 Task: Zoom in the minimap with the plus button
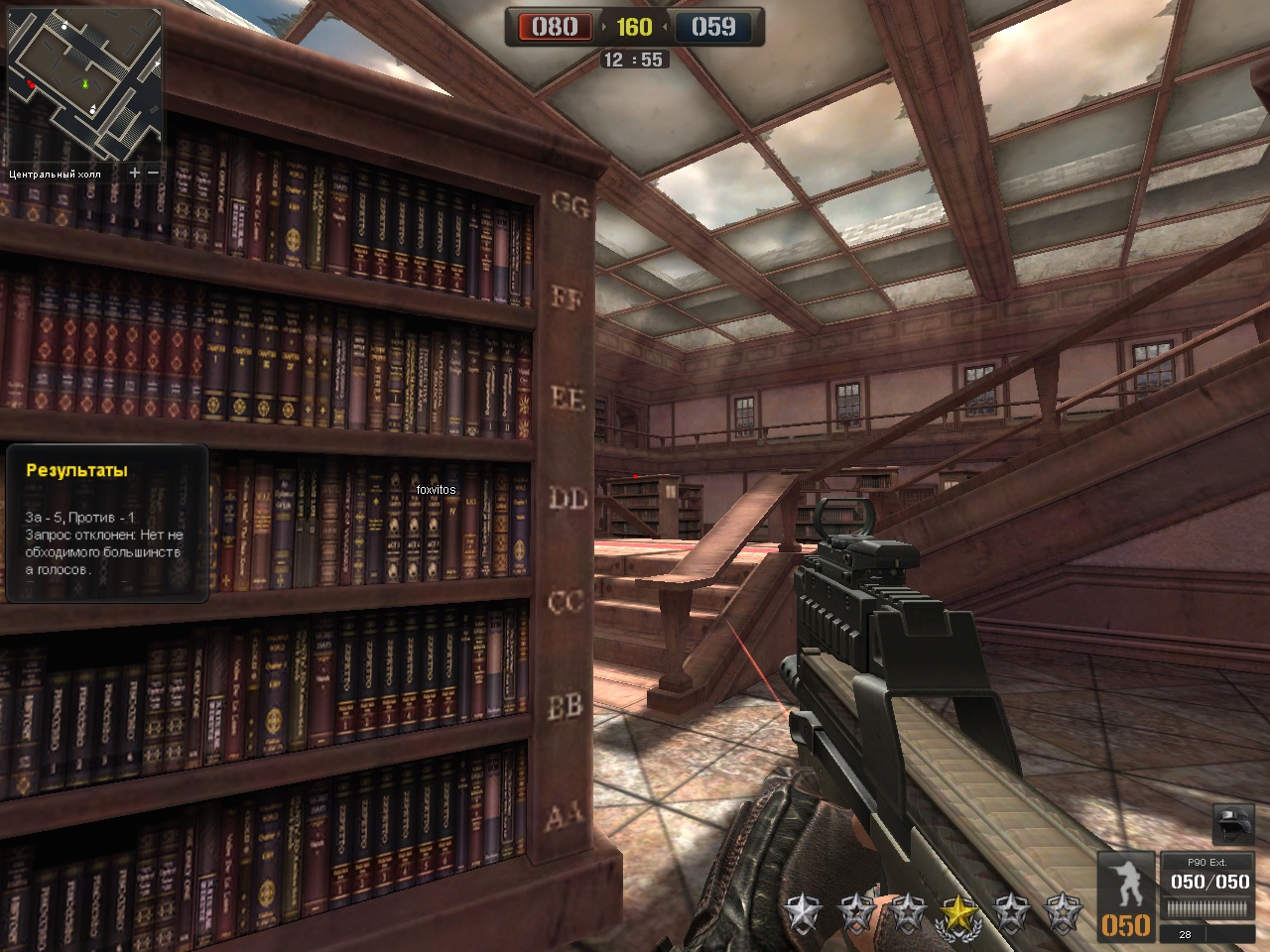tap(135, 173)
